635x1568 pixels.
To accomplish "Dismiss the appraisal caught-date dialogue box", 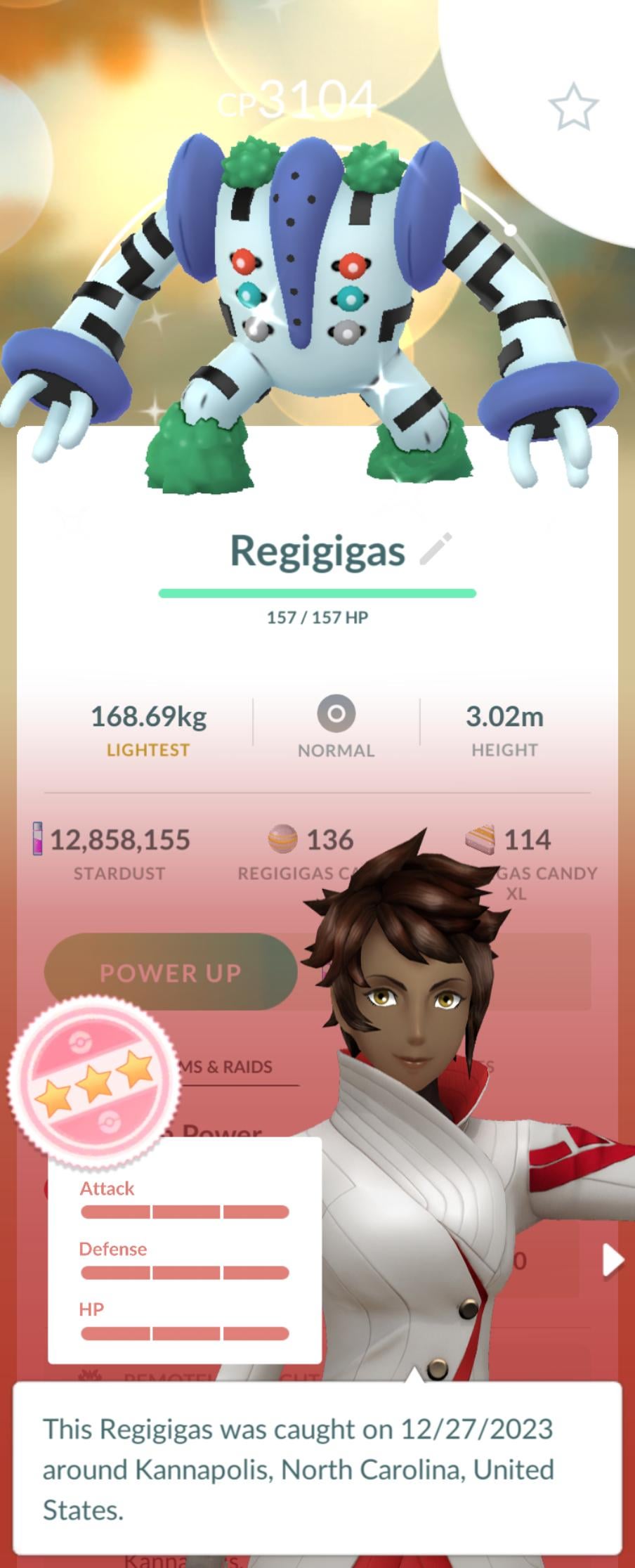I will coord(317,1468).
